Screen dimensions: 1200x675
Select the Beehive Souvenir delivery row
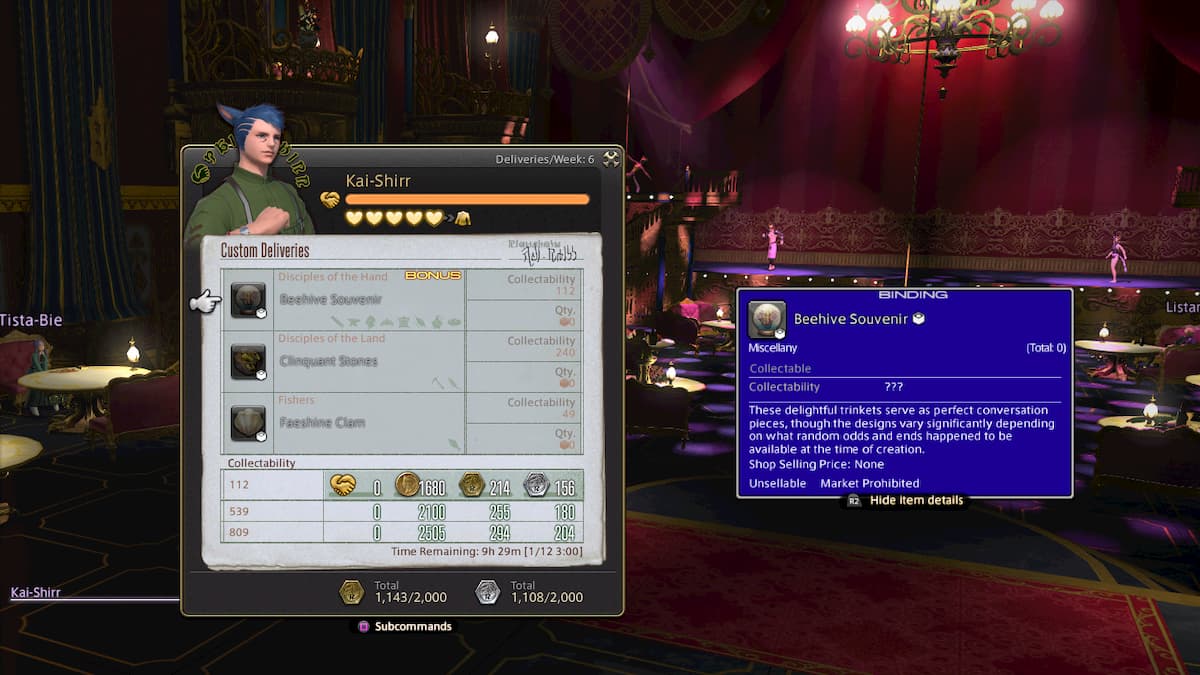pyautogui.click(x=342, y=299)
